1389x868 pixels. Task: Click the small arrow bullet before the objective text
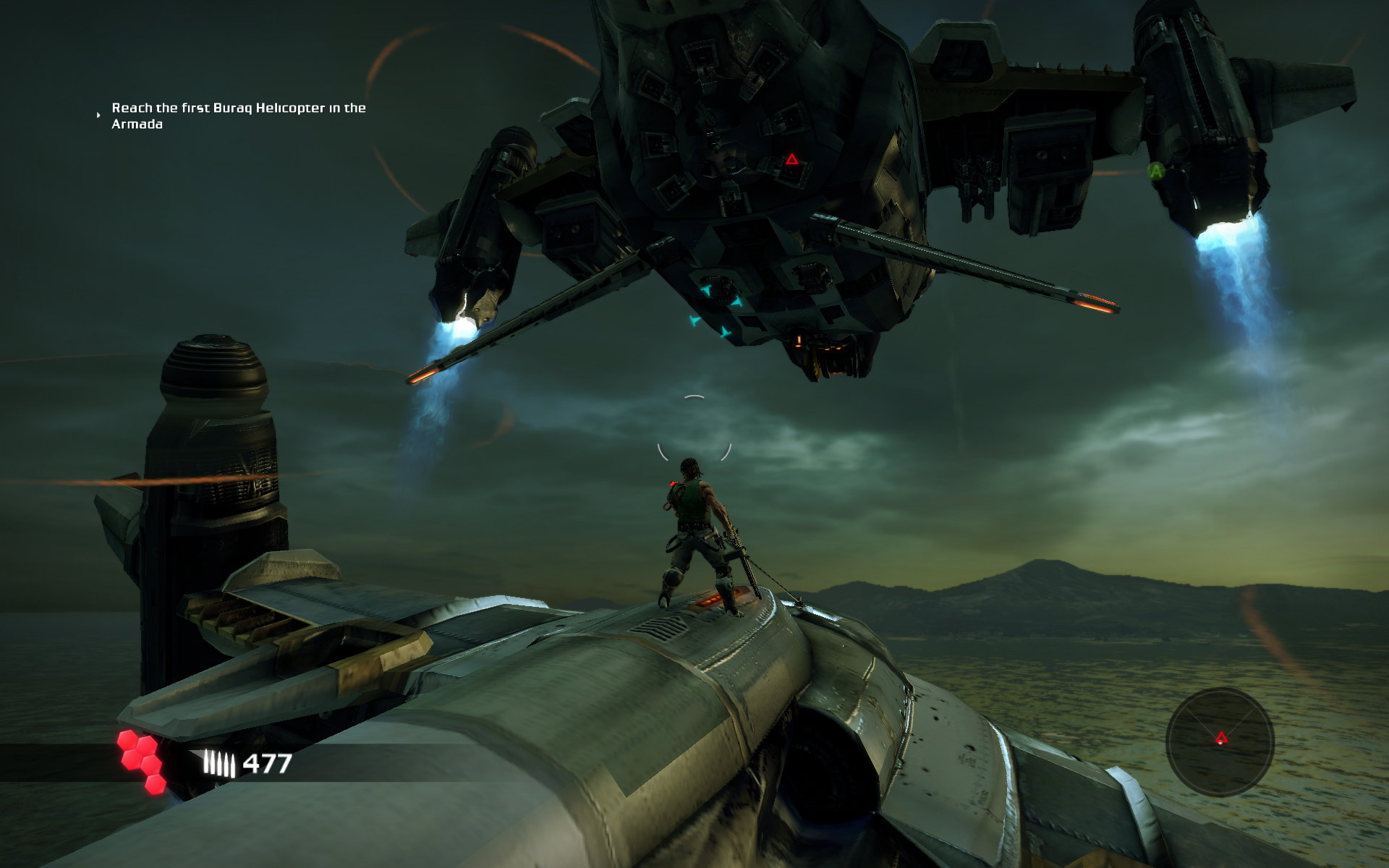[98, 114]
